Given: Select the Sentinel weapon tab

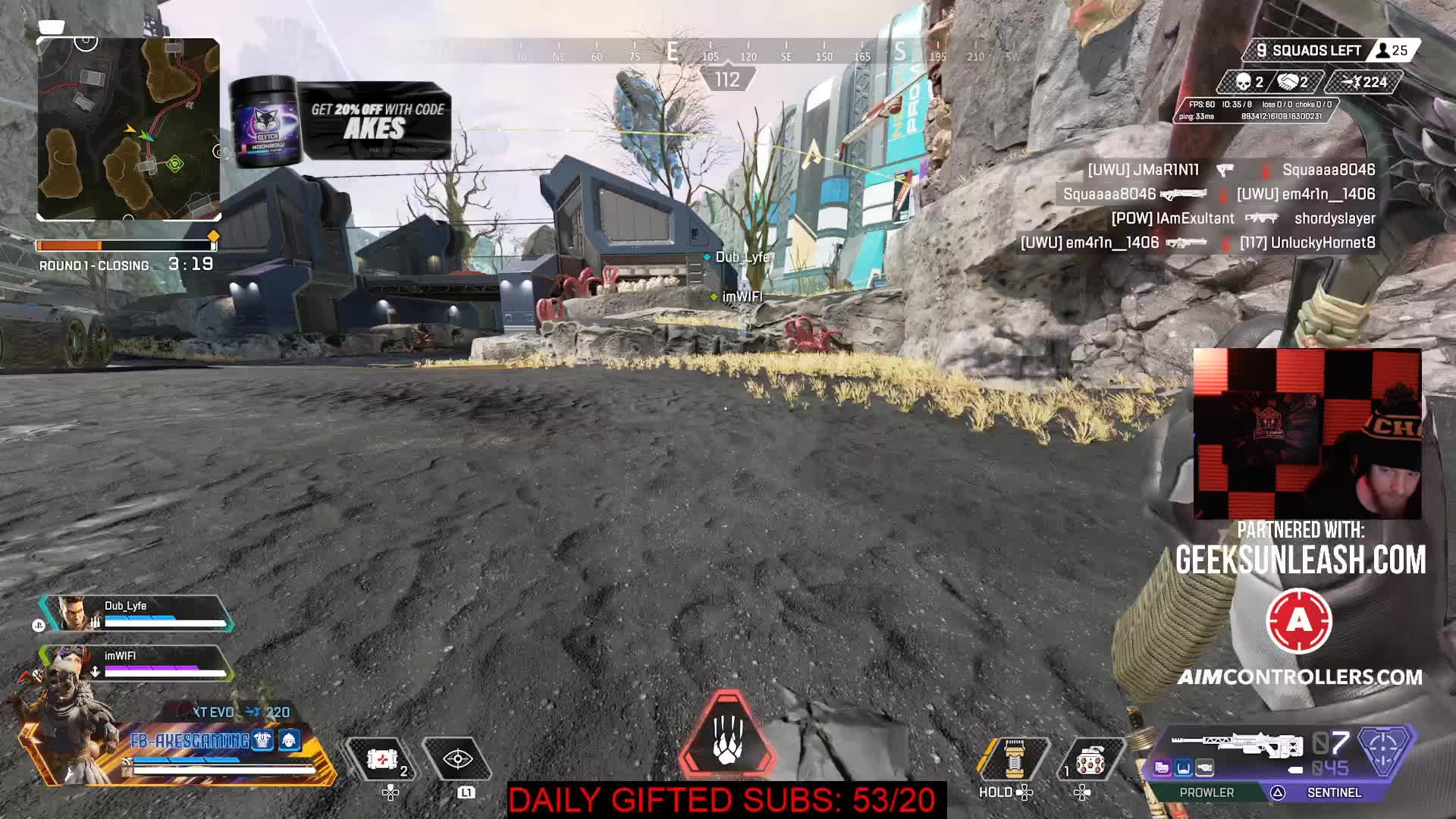Looking at the screenshot, I should coord(1333,792).
